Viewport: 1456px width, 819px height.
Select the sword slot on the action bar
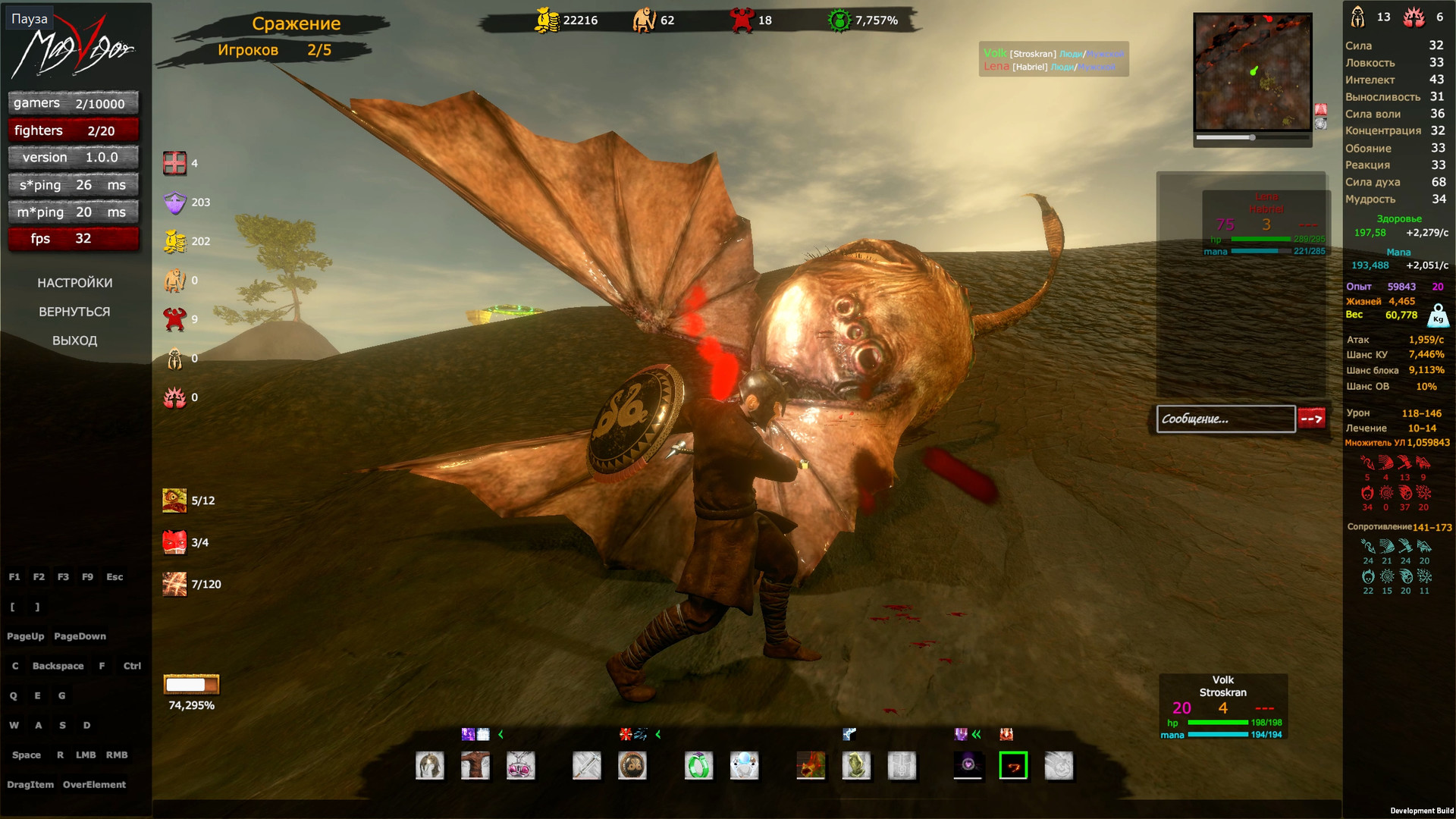[x=586, y=766]
